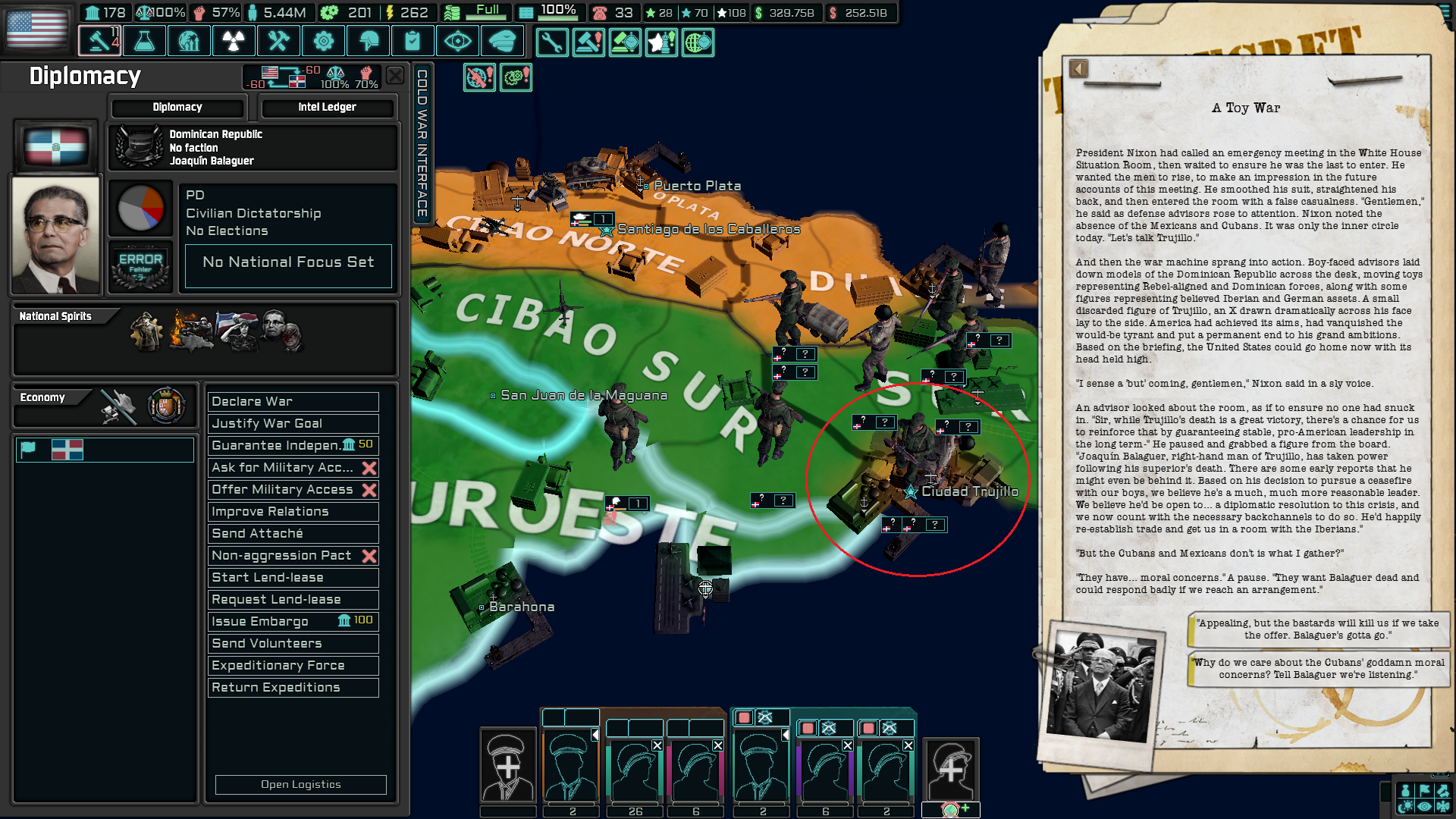
Task: Click Joaquín Balaguer's leader portrait
Action: tap(55, 234)
